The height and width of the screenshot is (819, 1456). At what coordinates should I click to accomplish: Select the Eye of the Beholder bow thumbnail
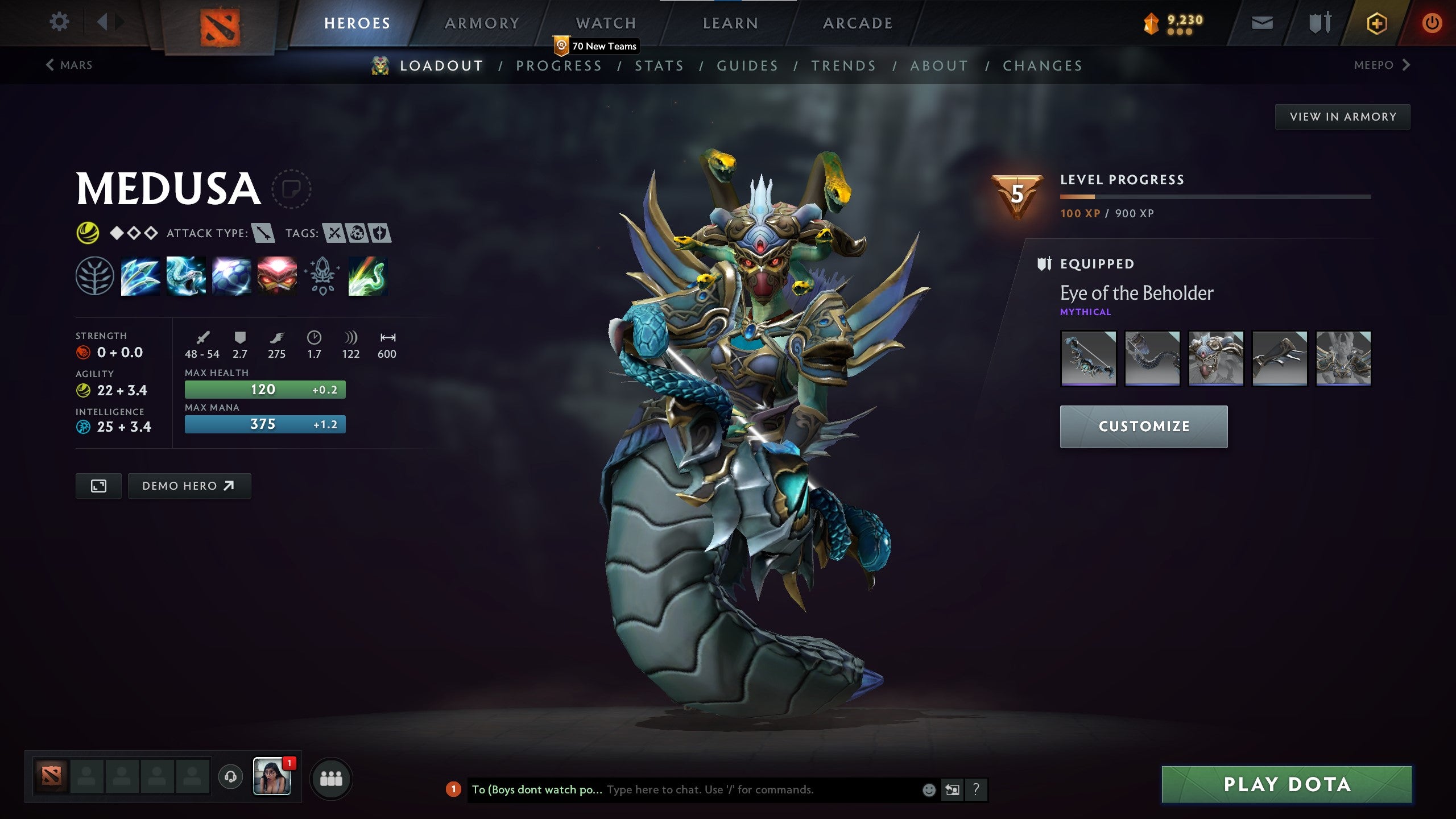pyautogui.click(x=1089, y=358)
